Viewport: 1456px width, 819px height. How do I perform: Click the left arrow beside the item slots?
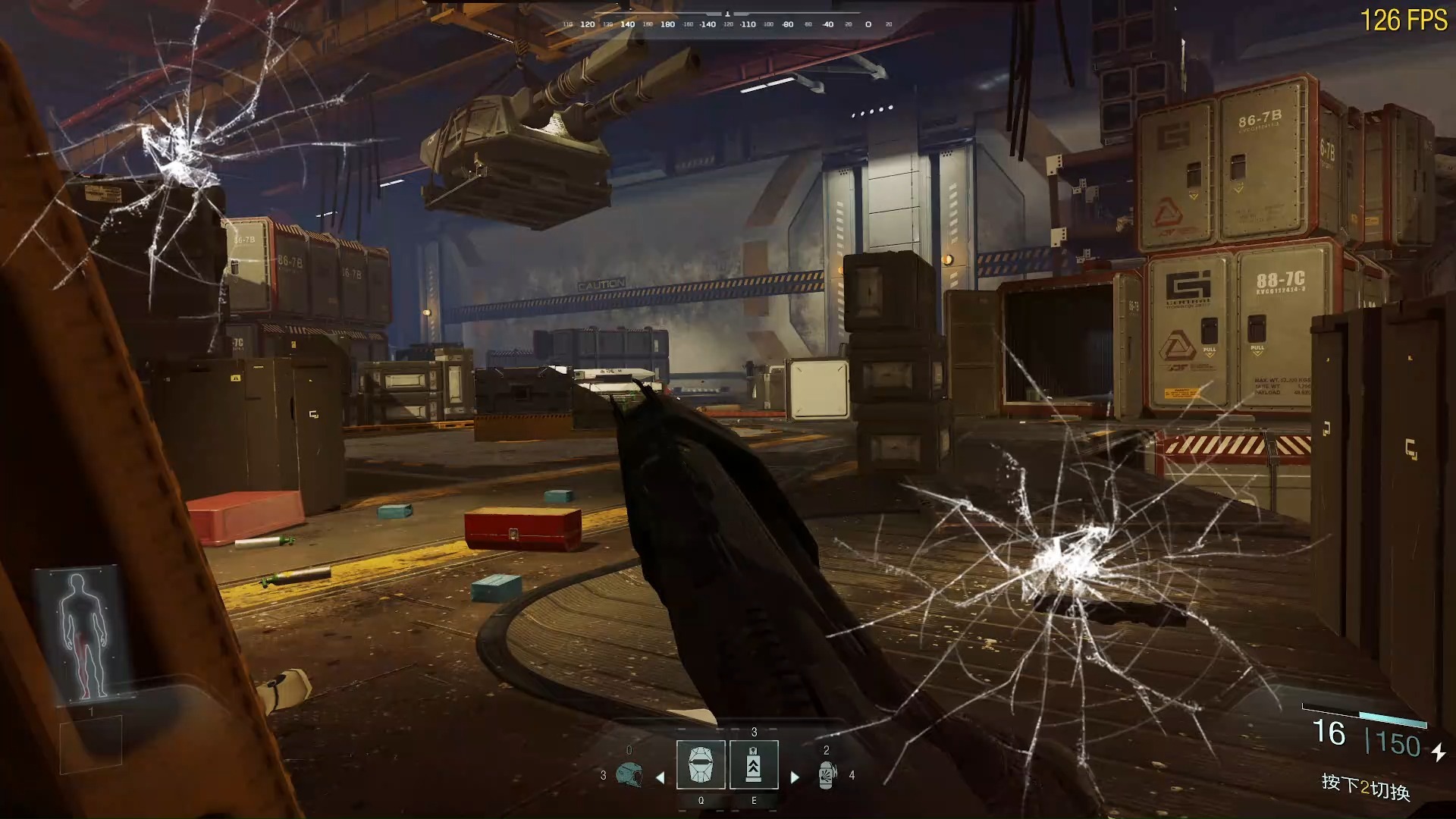click(660, 777)
